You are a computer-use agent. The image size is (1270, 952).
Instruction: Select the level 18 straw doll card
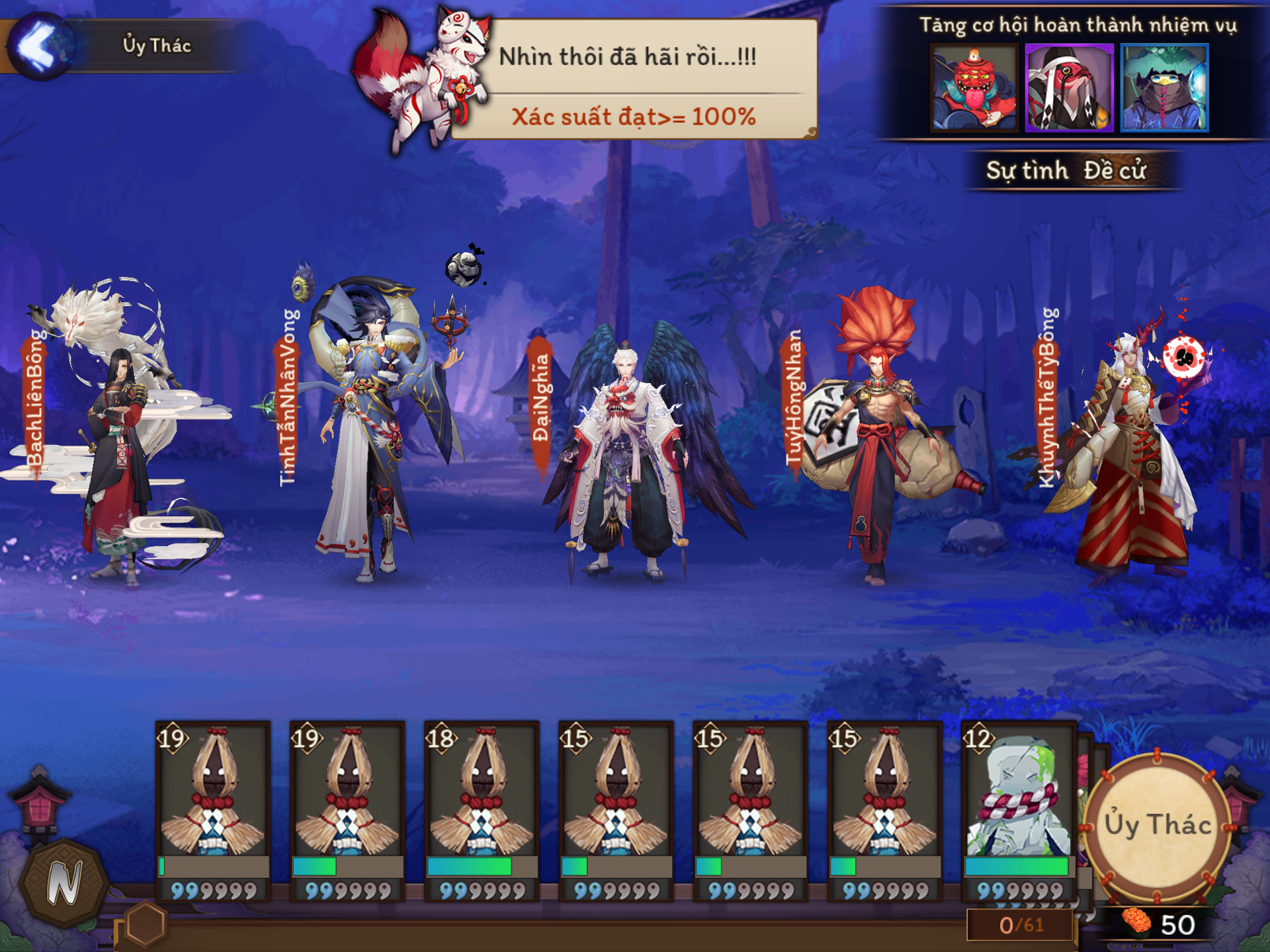482,810
